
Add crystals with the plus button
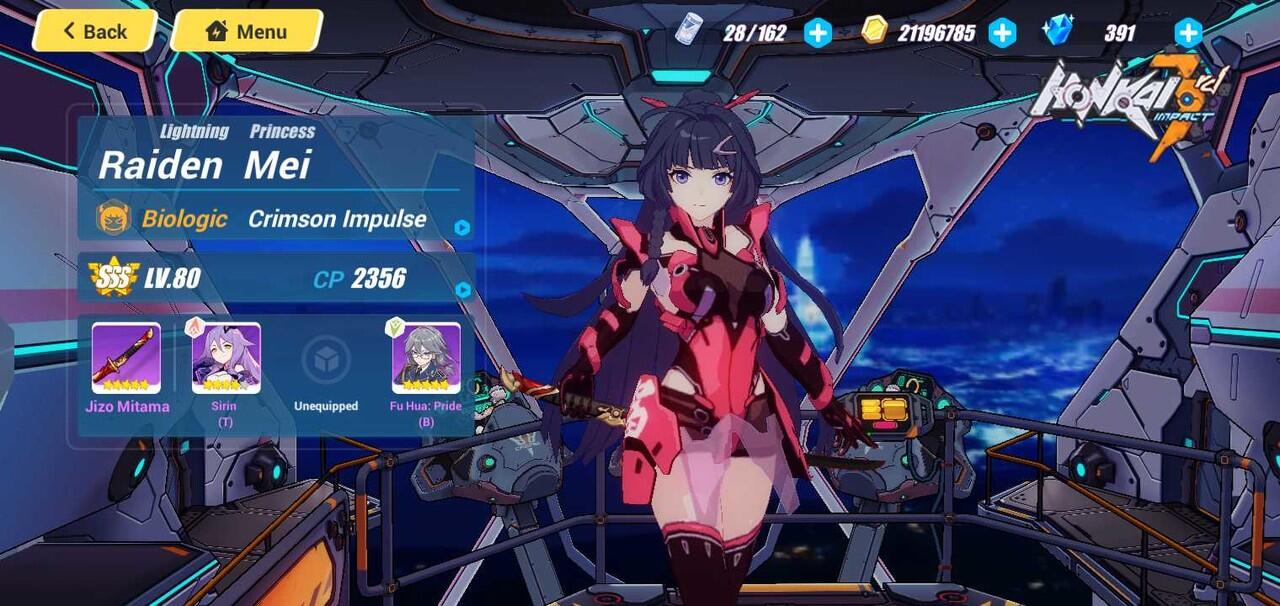pos(1188,33)
